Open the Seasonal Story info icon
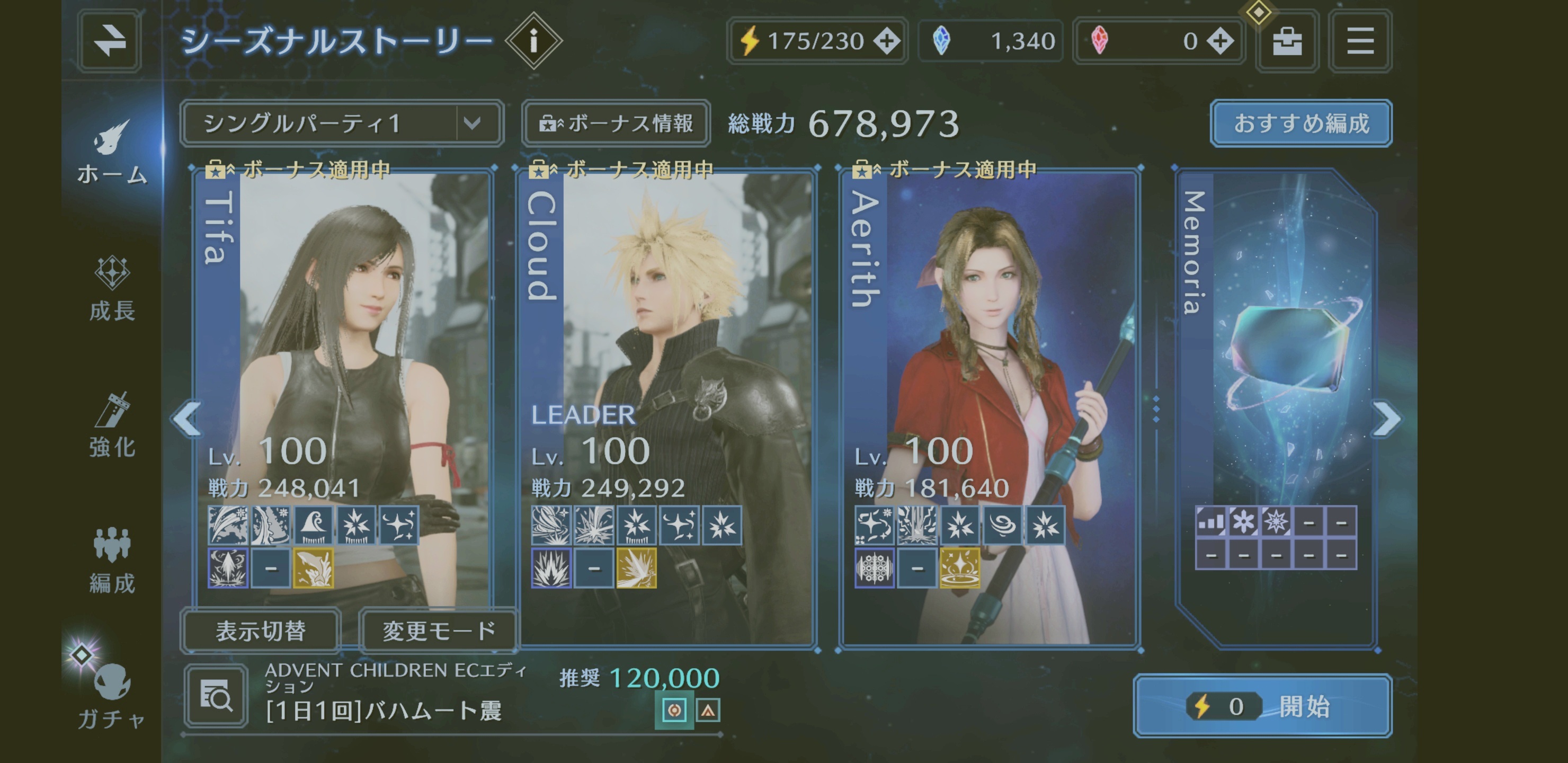The height and width of the screenshot is (763, 1568). pyautogui.click(x=534, y=41)
